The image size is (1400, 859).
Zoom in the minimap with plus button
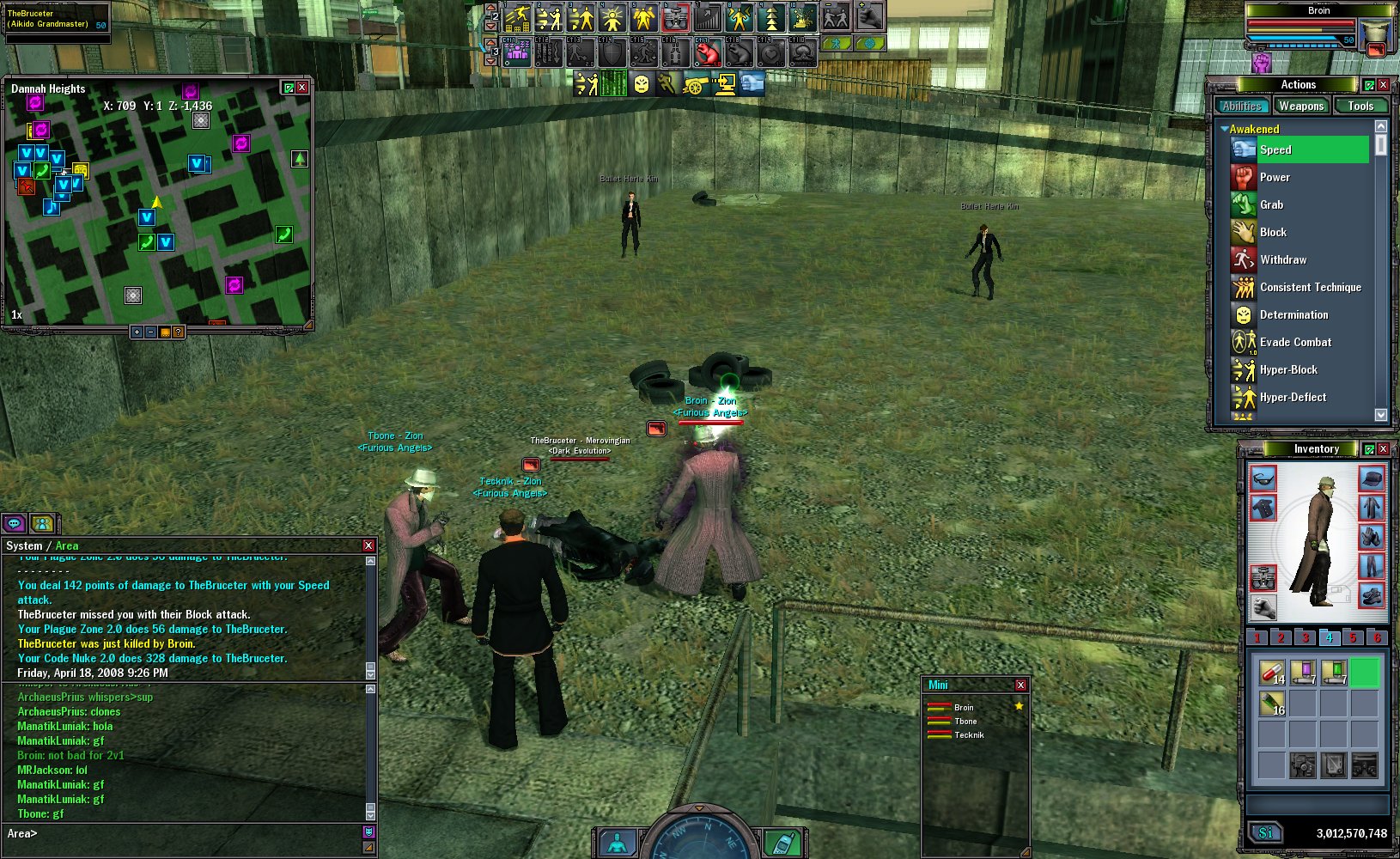(137, 332)
